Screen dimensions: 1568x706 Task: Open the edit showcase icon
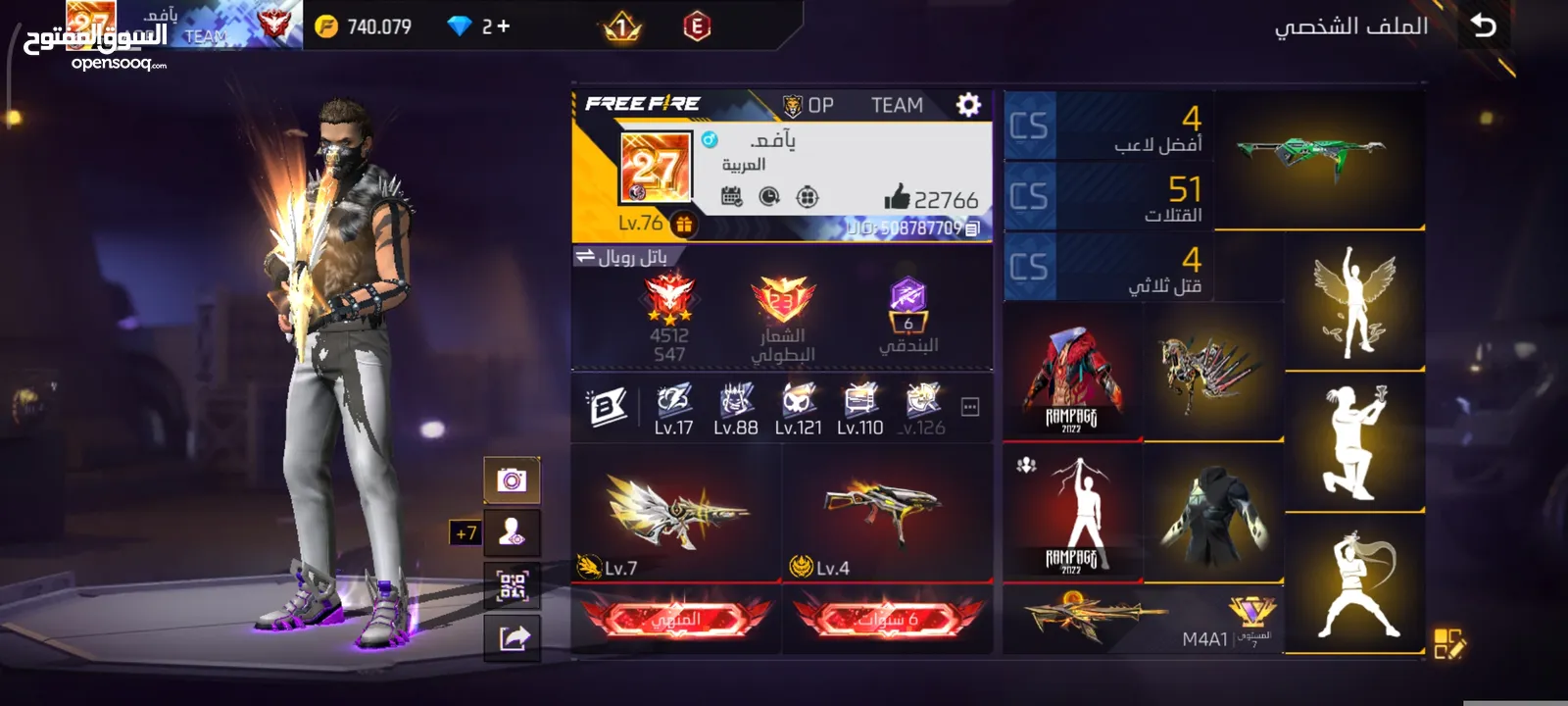(x=1448, y=643)
